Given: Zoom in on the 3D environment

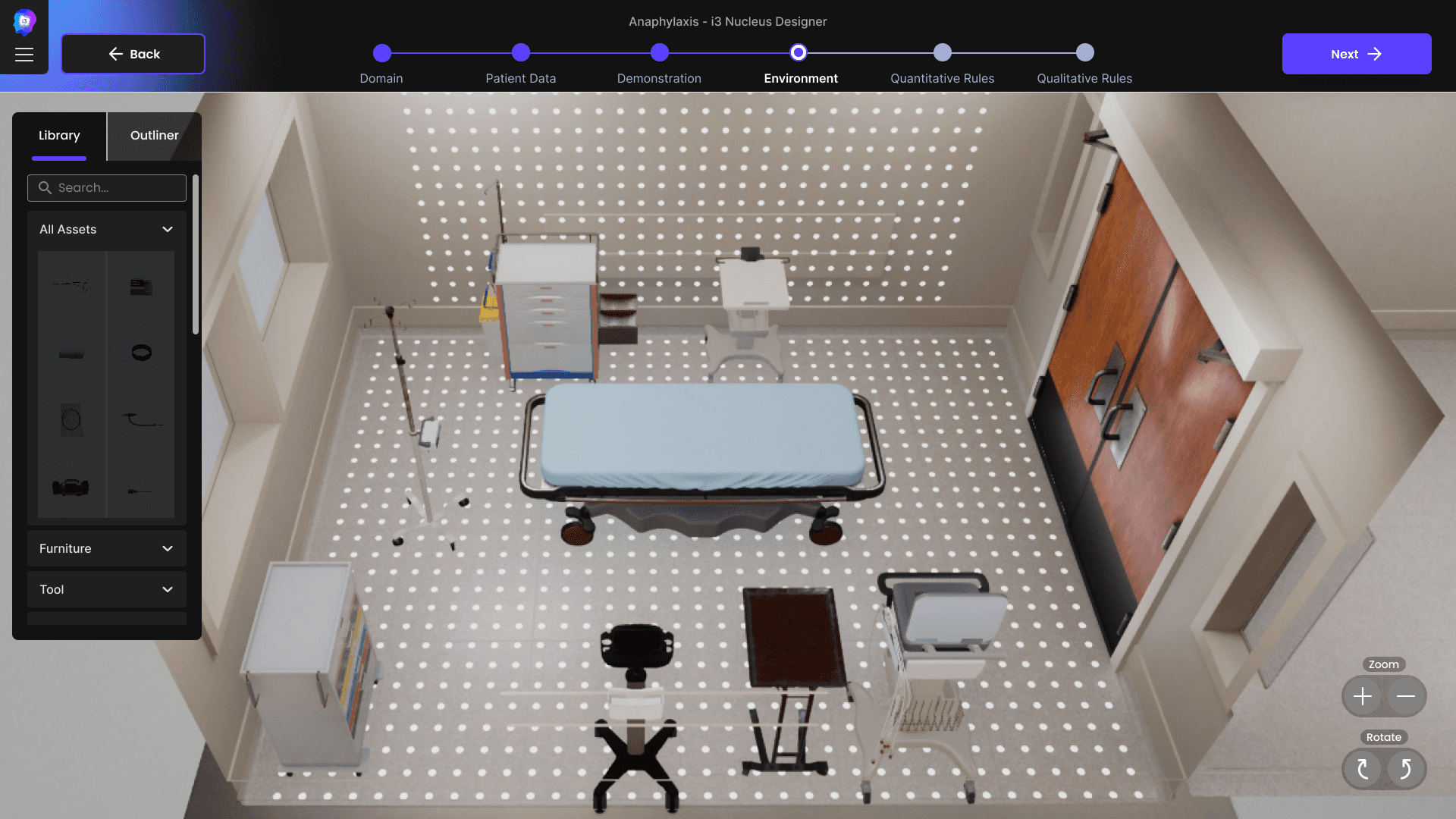Looking at the screenshot, I should (1362, 696).
